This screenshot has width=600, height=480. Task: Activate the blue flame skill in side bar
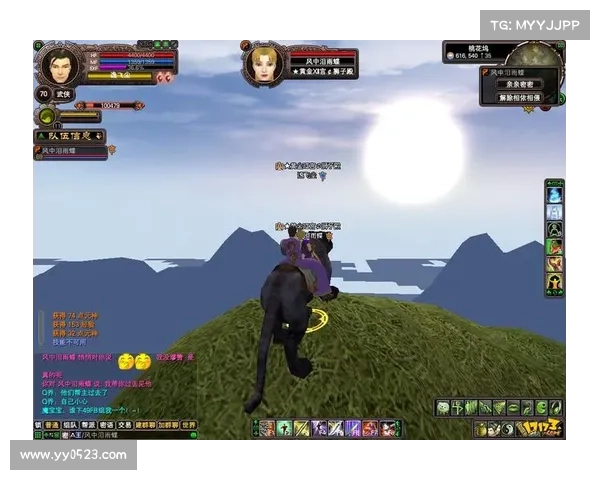[554, 195]
